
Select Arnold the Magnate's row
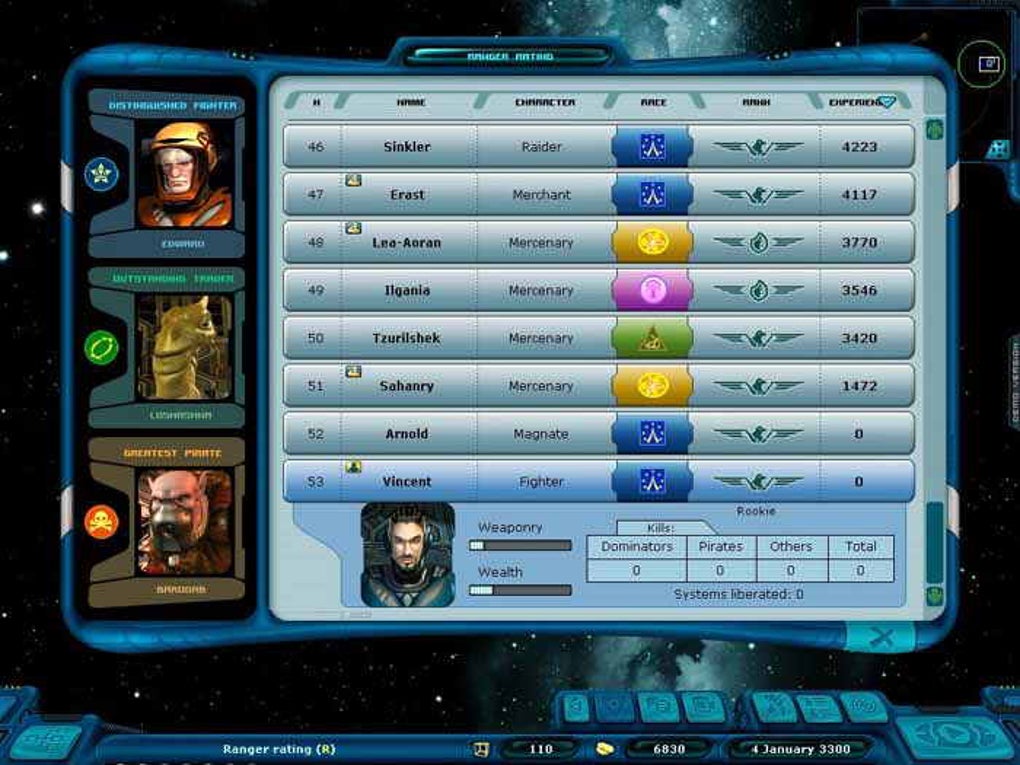pyautogui.click(x=407, y=434)
